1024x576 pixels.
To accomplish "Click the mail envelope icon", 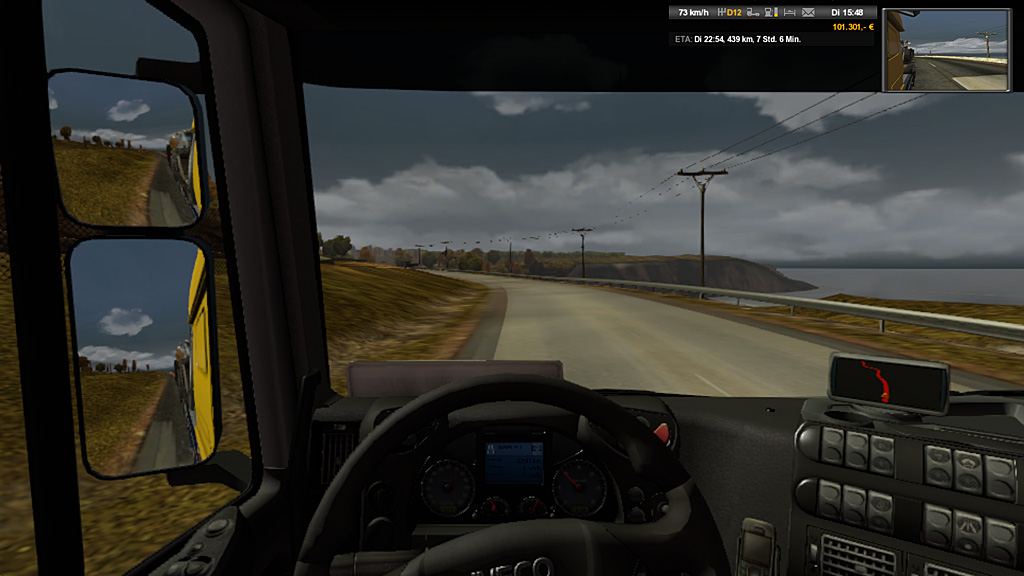I will 808,13.
